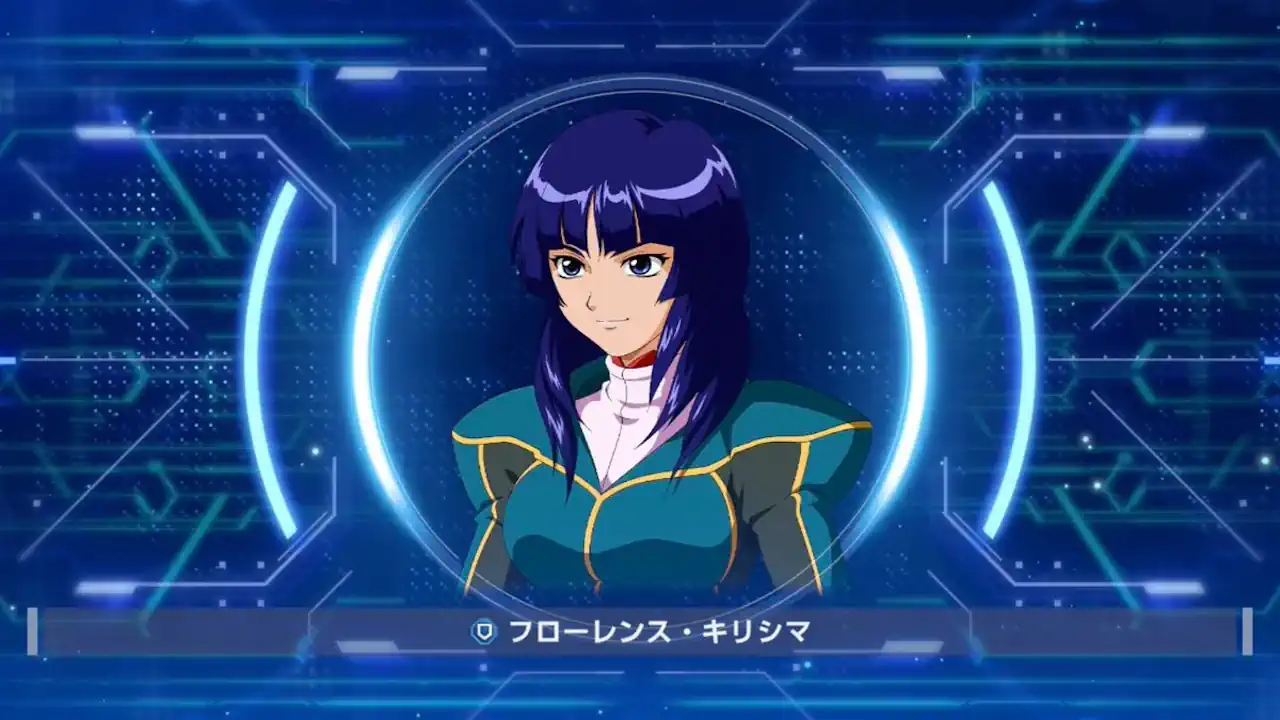The width and height of the screenshot is (1280, 720).
Task: Click the dark header bar at the very top
Action: click(640, 10)
